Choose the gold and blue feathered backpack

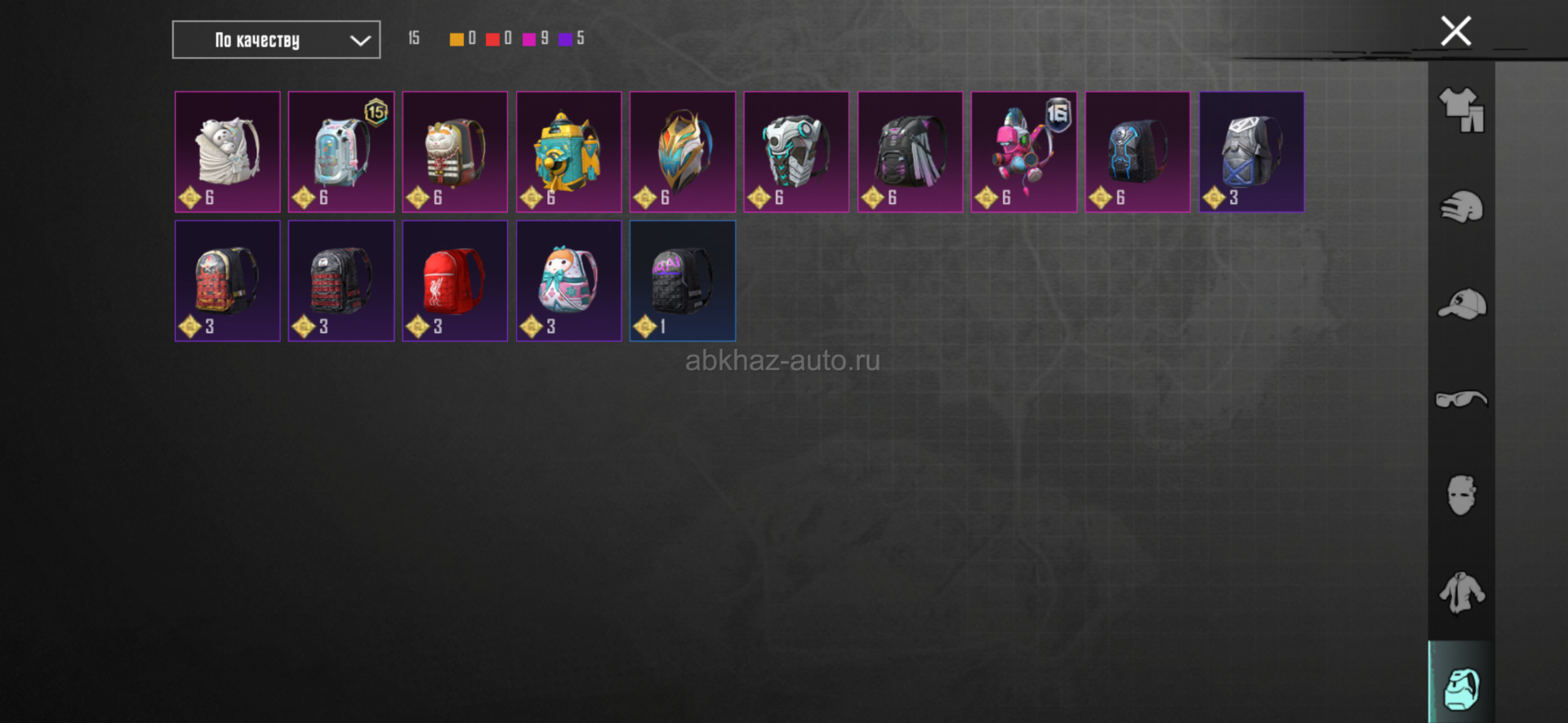click(x=683, y=152)
